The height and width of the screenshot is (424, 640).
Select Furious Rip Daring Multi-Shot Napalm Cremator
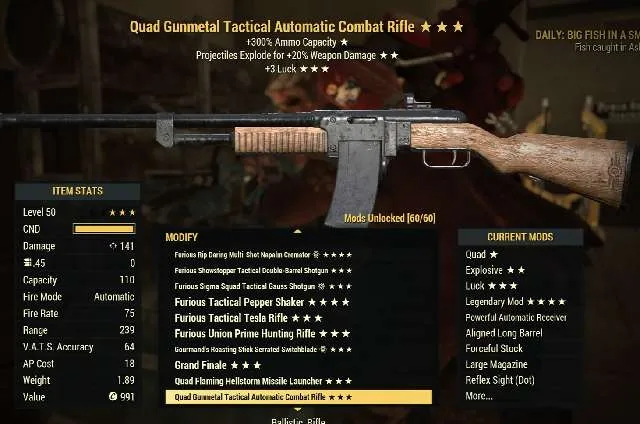[x=262, y=254]
